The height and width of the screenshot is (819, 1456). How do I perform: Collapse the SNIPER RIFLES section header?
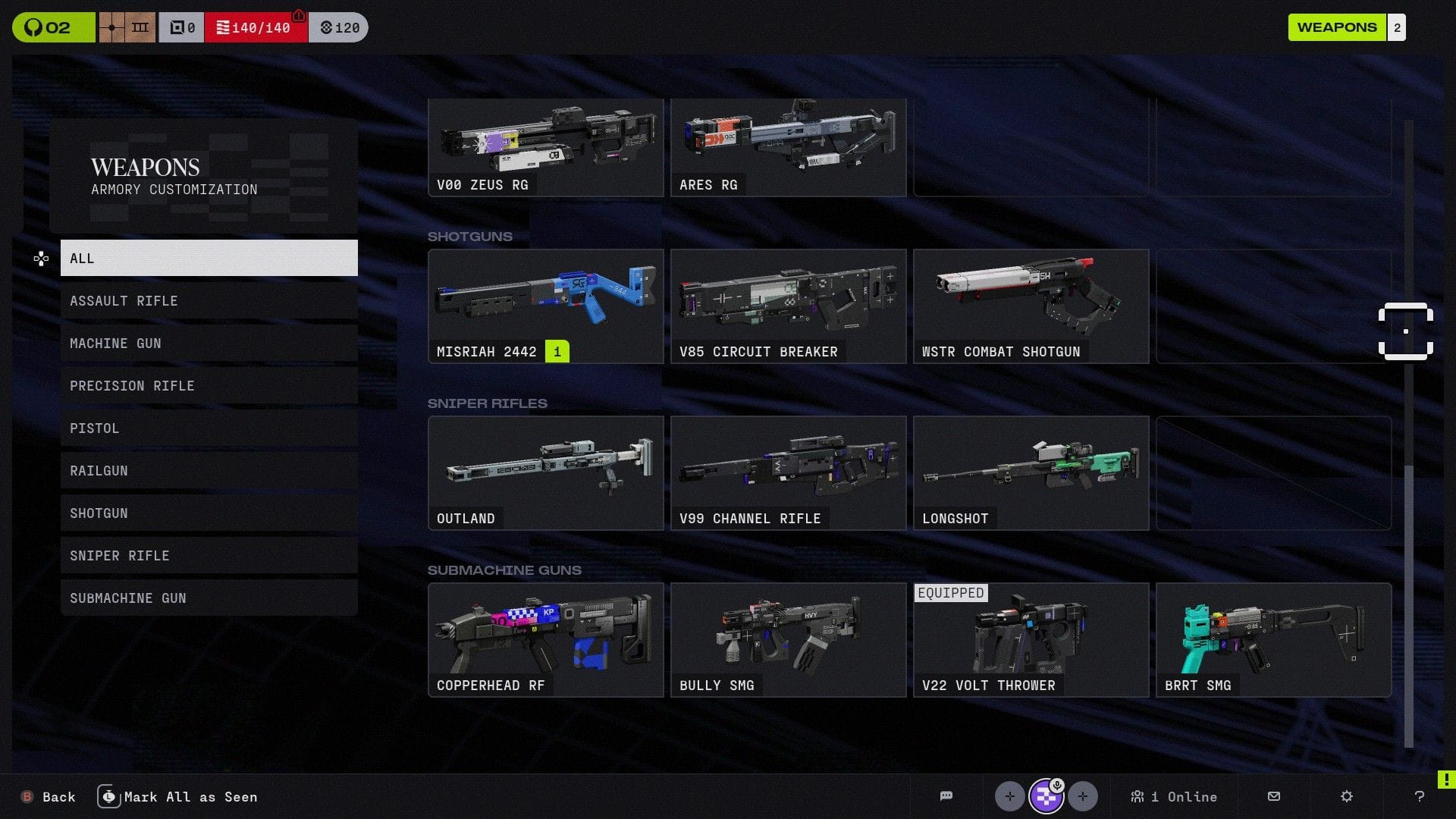click(488, 403)
